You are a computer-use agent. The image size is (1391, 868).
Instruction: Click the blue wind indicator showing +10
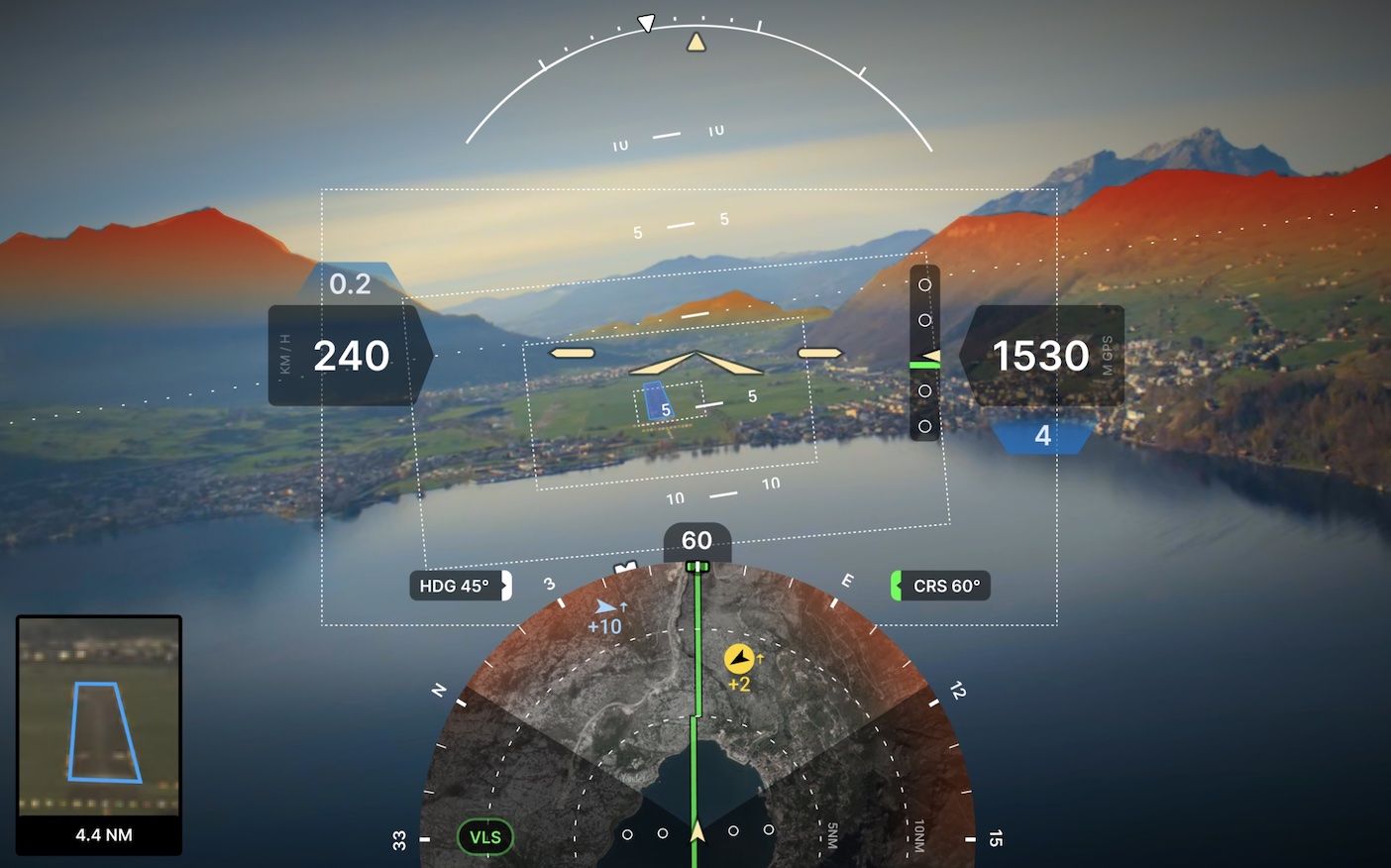607,616
